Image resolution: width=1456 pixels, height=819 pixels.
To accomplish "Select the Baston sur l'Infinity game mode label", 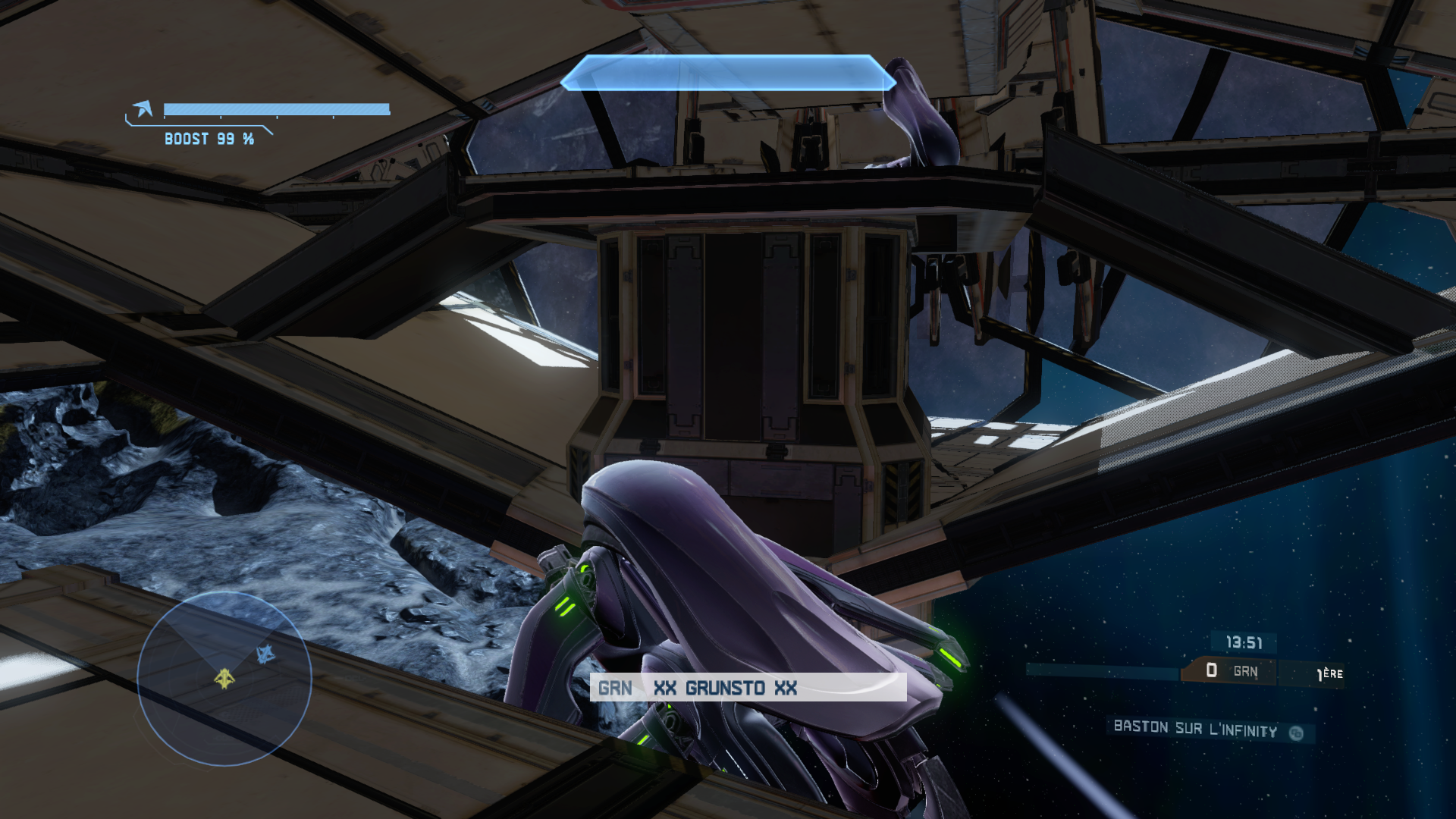I will (x=1195, y=730).
